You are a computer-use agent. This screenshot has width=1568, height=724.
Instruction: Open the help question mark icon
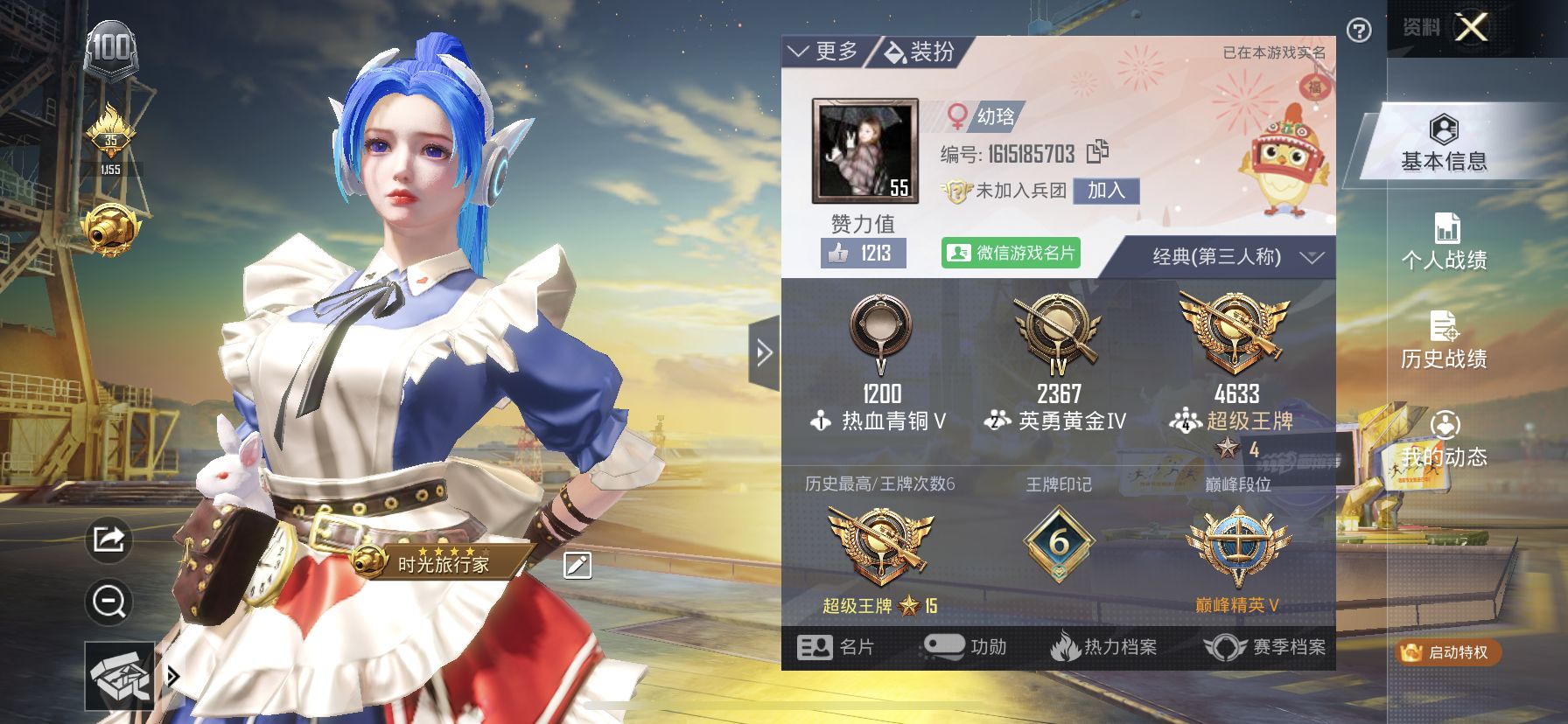coord(1359,31)
